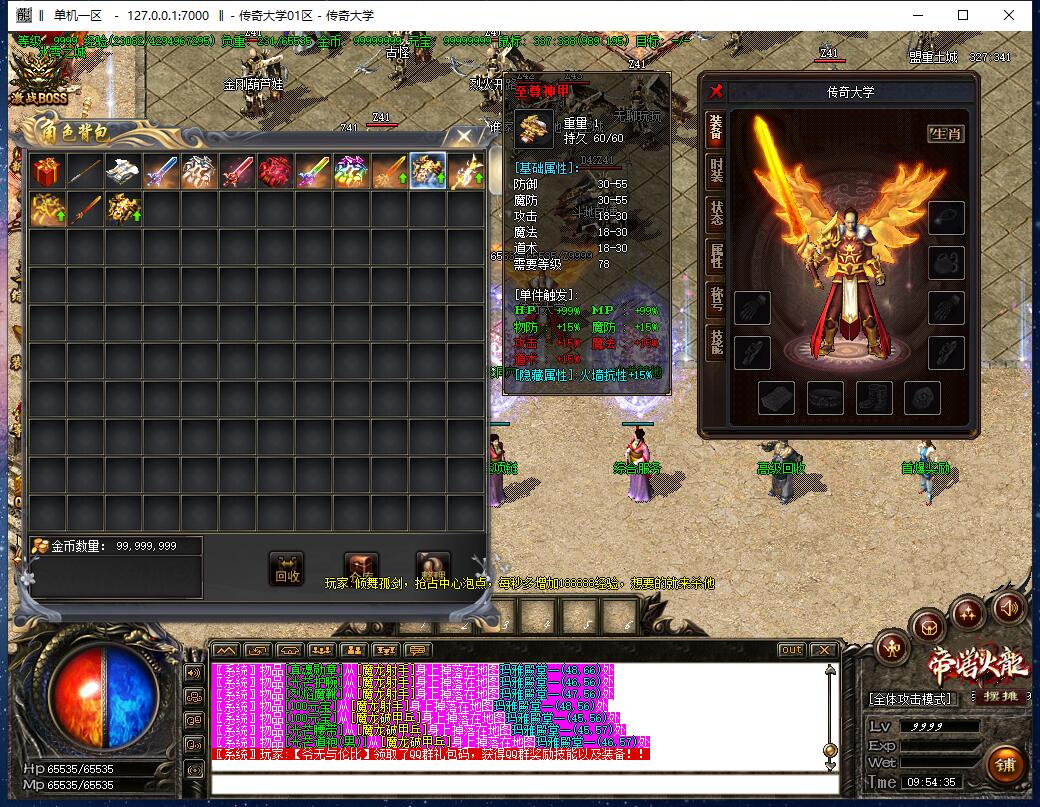Open the 时装 fashion tab
1040x807 pixels.
[x=716, y=169]
